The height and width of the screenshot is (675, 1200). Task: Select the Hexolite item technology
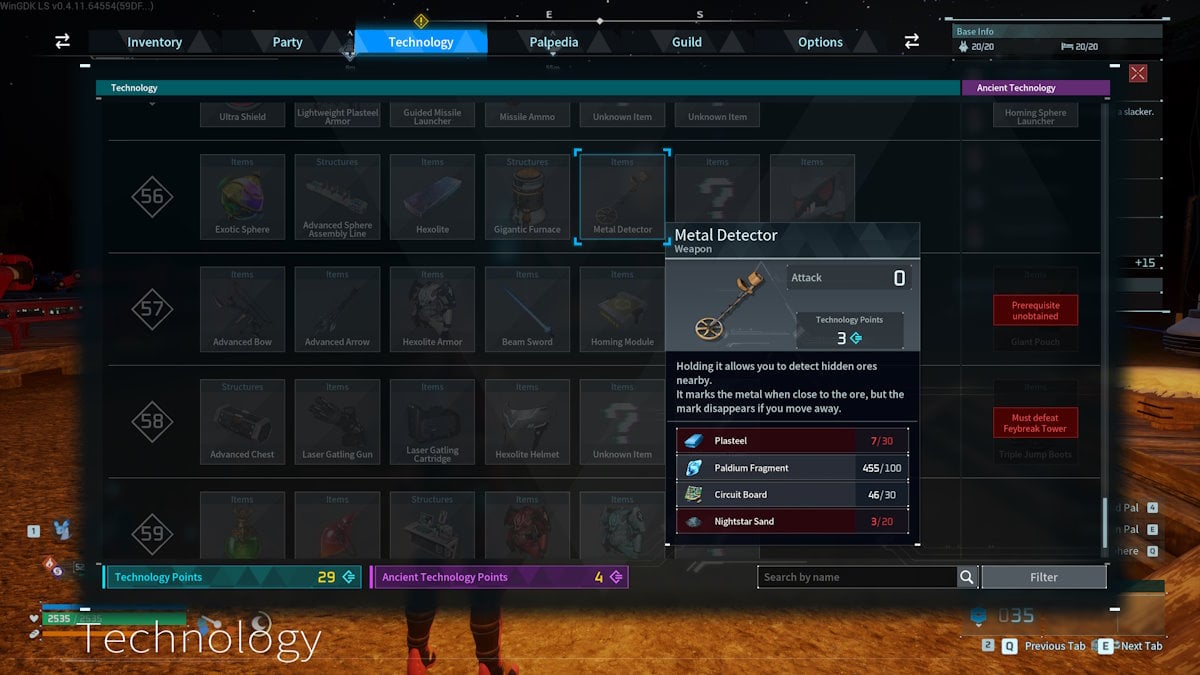[432, 197]
